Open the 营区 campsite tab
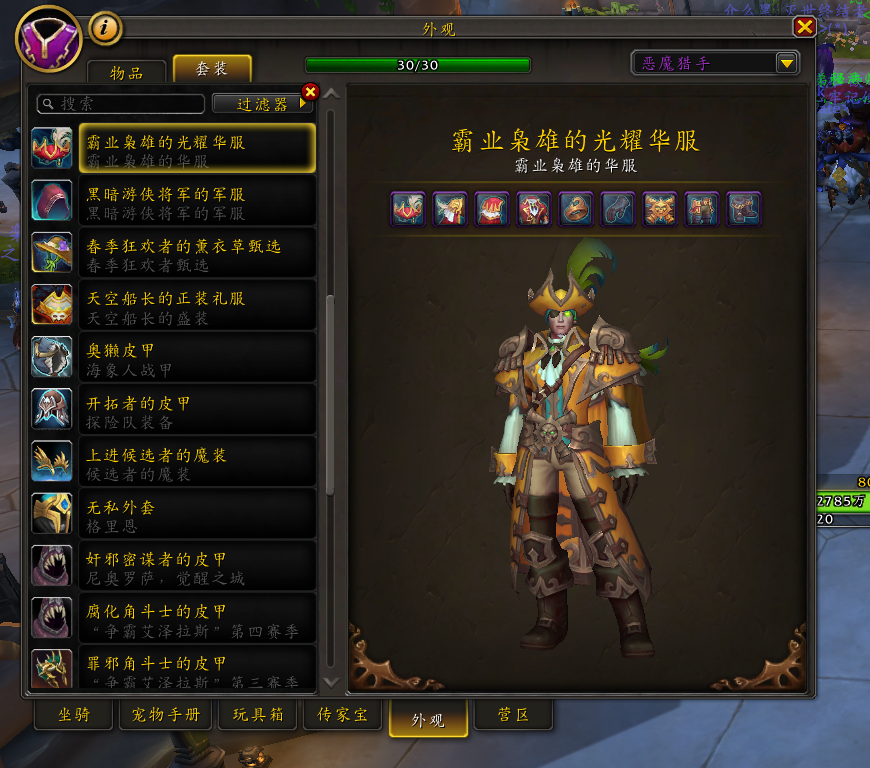870x768 pixels. click(x=512, y=716)
